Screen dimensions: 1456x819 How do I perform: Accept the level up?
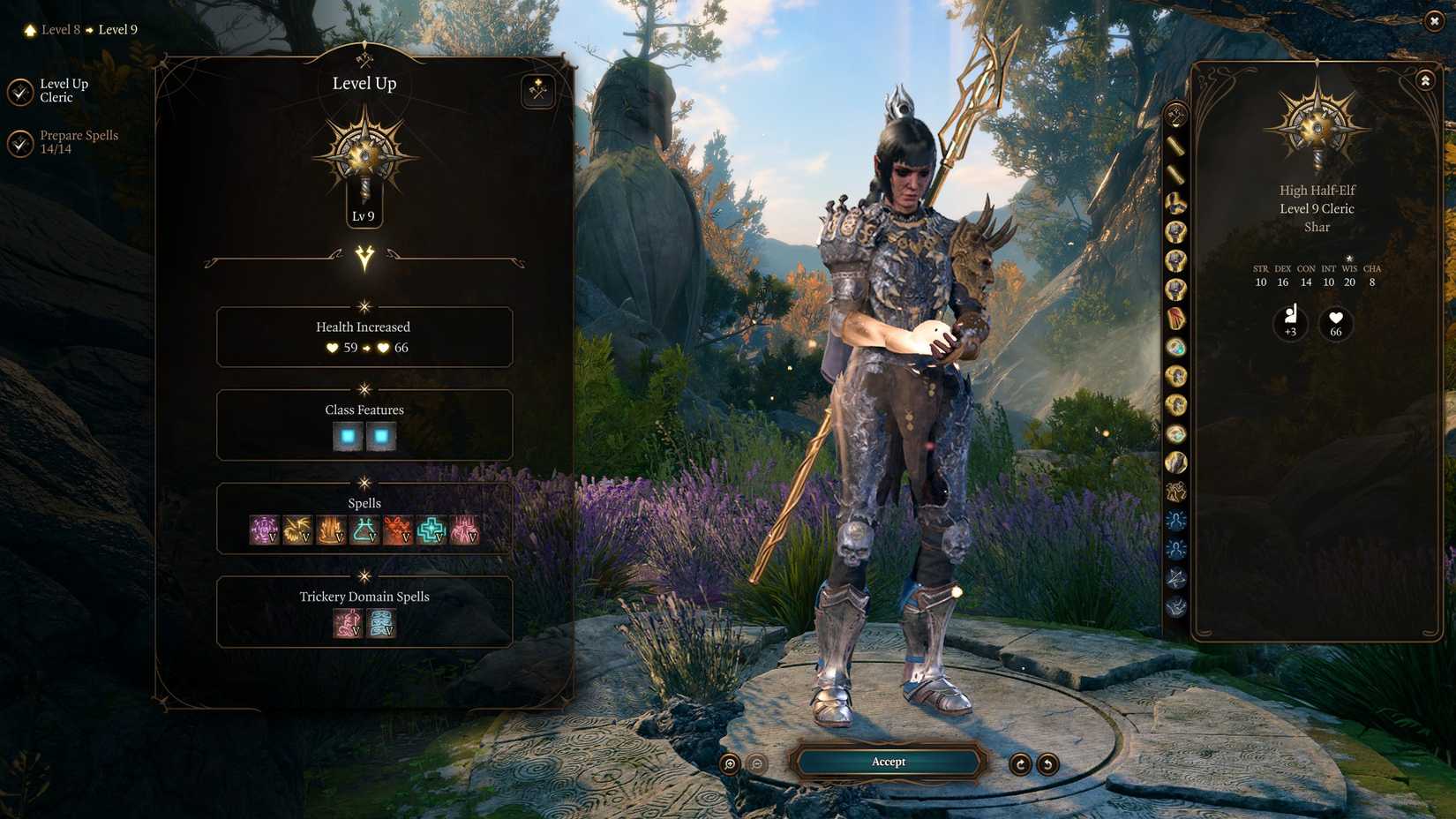pos(888,762)
